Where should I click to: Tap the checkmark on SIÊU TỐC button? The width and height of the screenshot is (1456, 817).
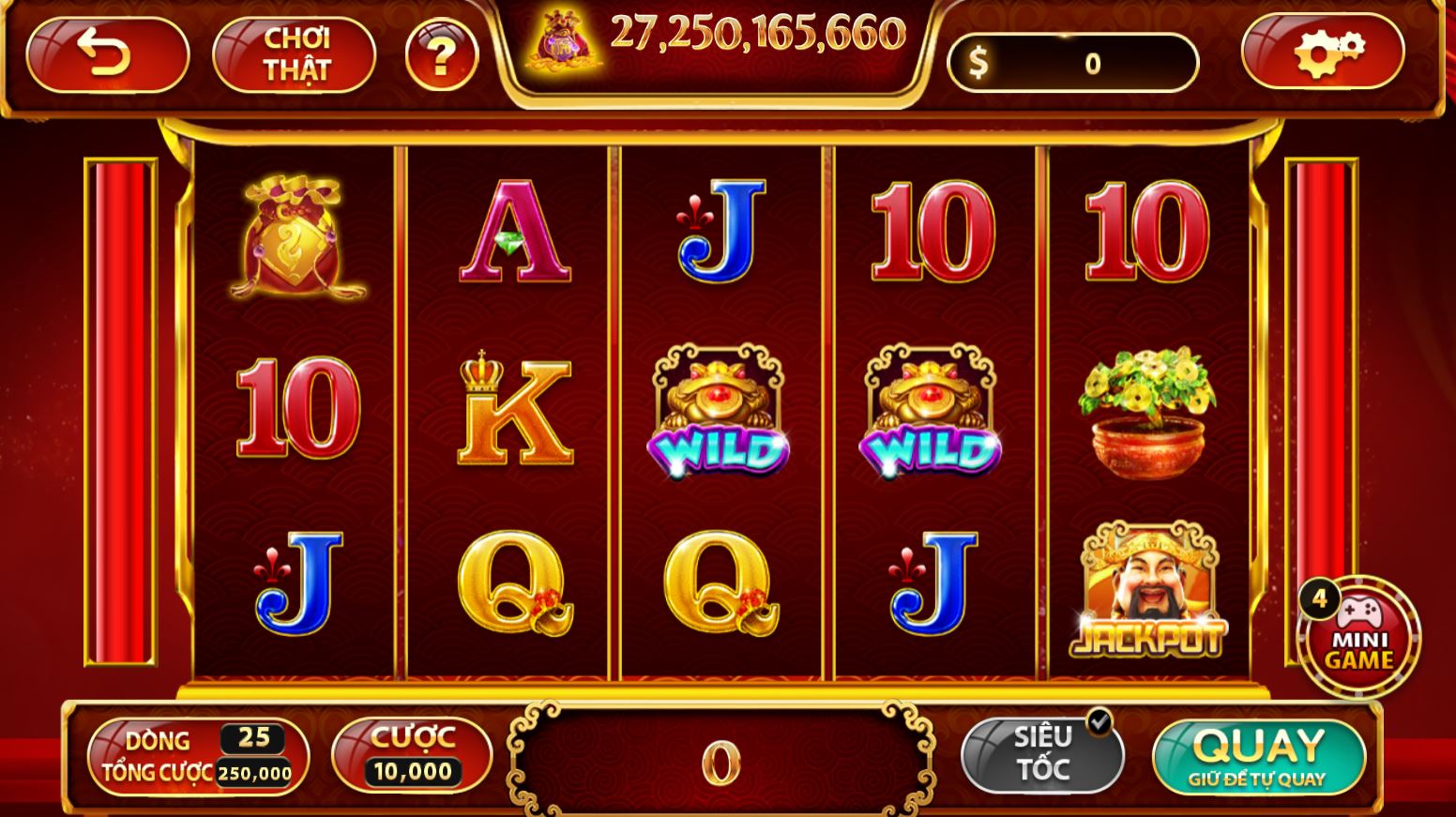click(1099, 720)
